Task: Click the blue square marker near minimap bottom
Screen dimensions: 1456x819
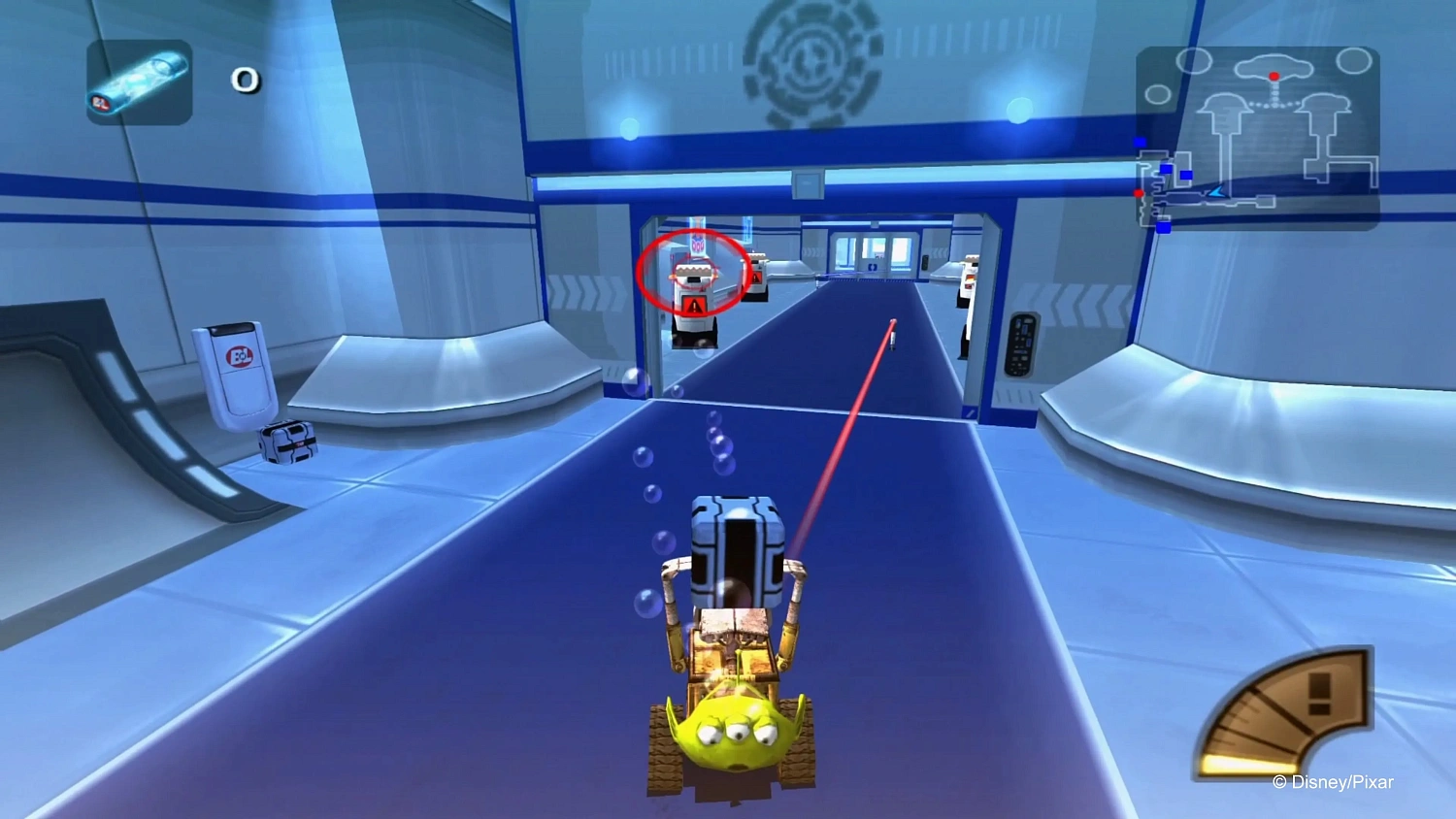Action: [1162, 228]
